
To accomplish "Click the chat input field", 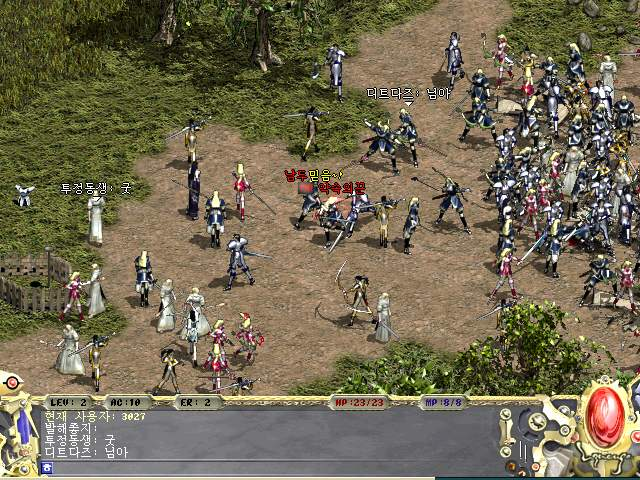I will tap(270, 467).
